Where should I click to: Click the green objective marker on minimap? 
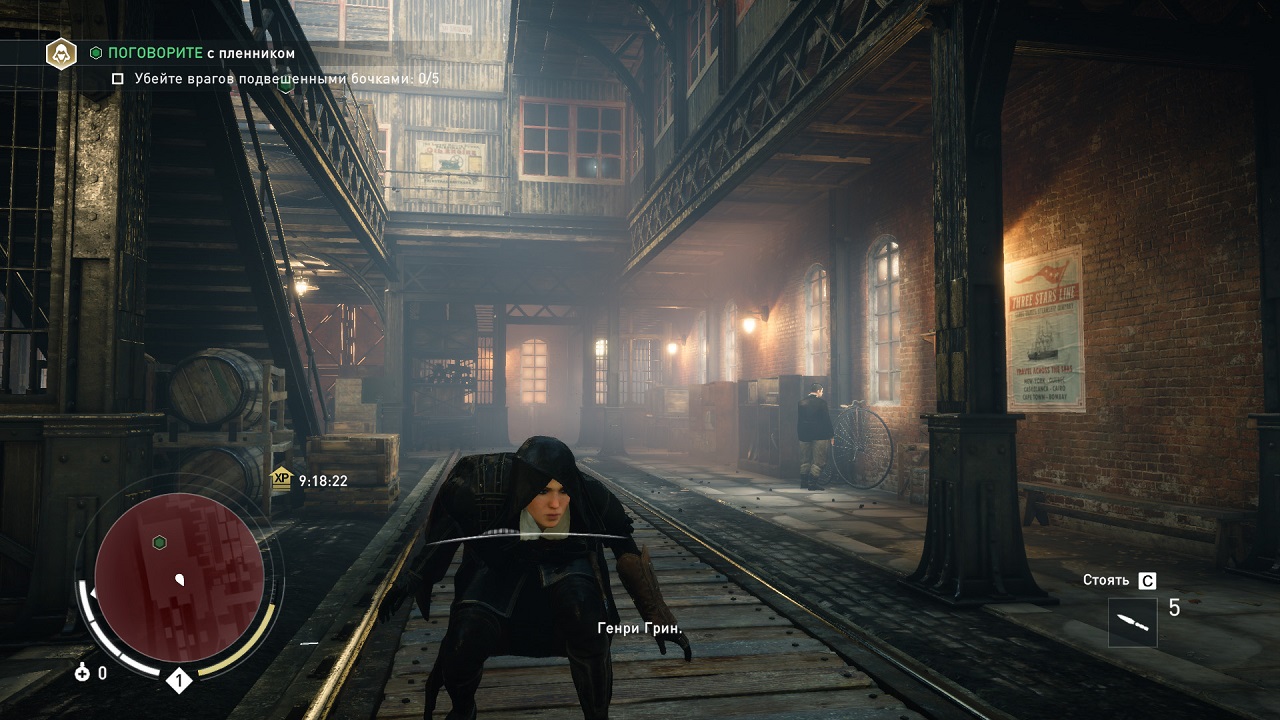[x=158, y=542]
